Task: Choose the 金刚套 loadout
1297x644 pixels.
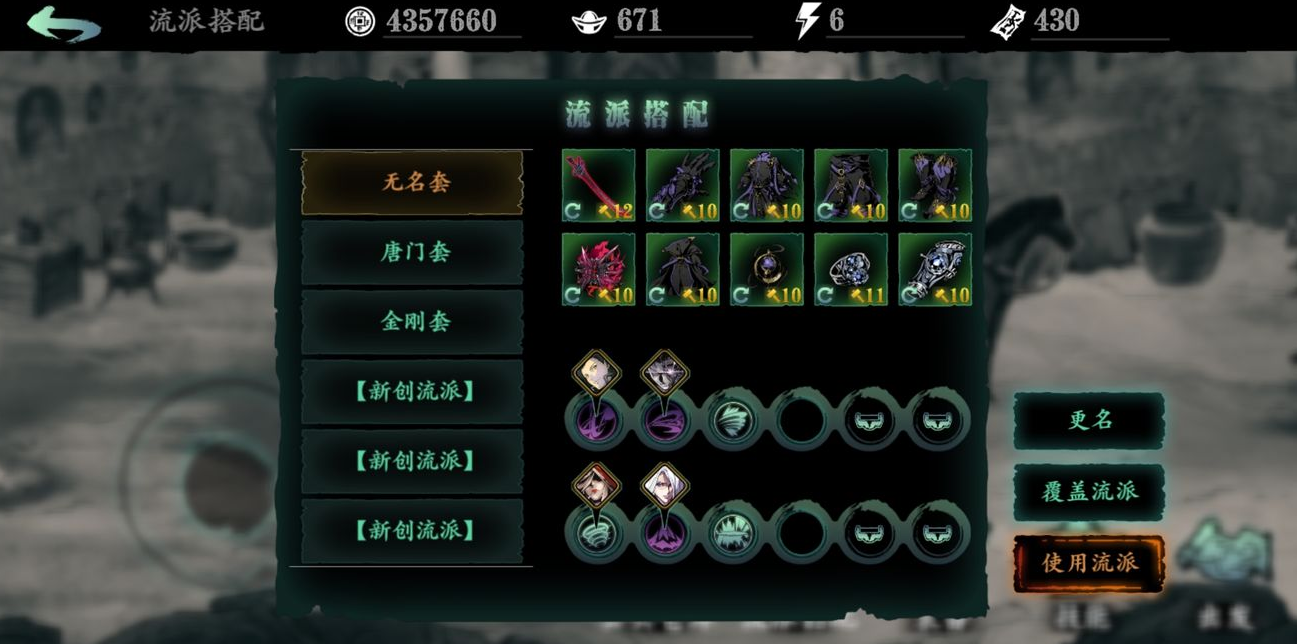Action: [x=412, y=322]
